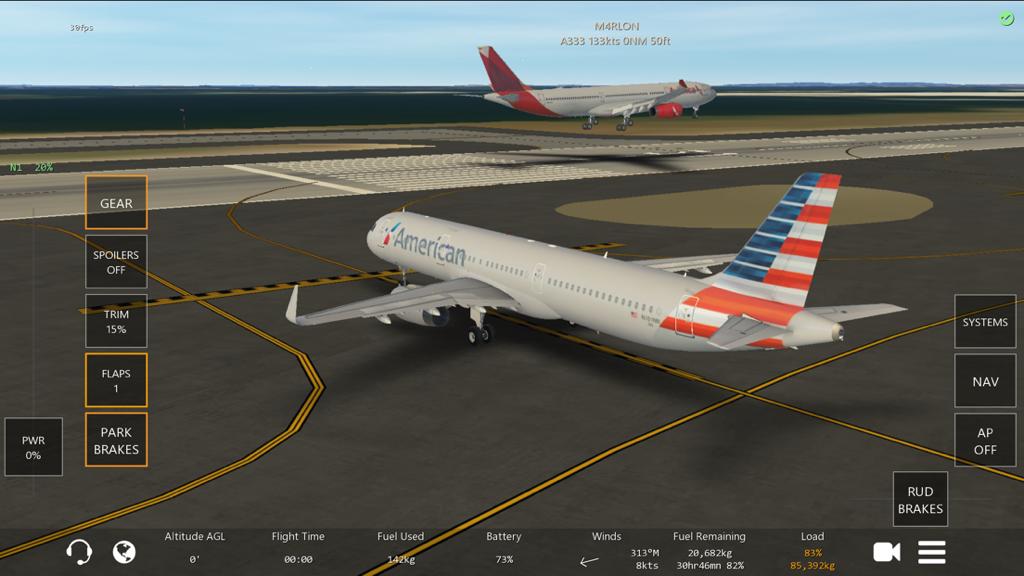Open the hamburger pause menu
Viewport: 1024px width, 576px height.
(x=932, y=552)
